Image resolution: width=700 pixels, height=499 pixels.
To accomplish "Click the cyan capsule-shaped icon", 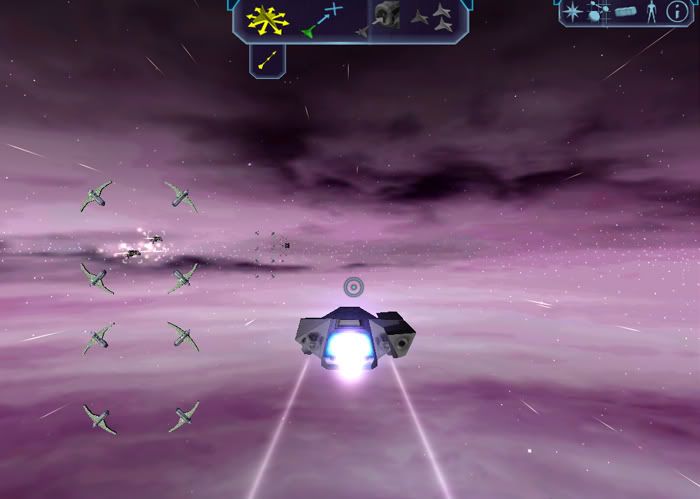I will click(627, 12).
